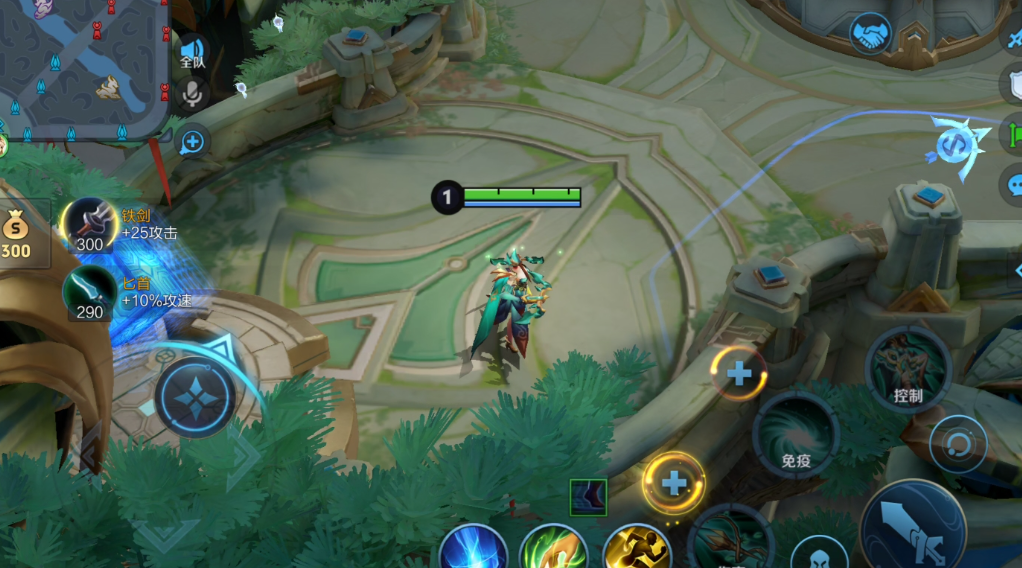Tap the virtual movement joystick

pos(195,397)
